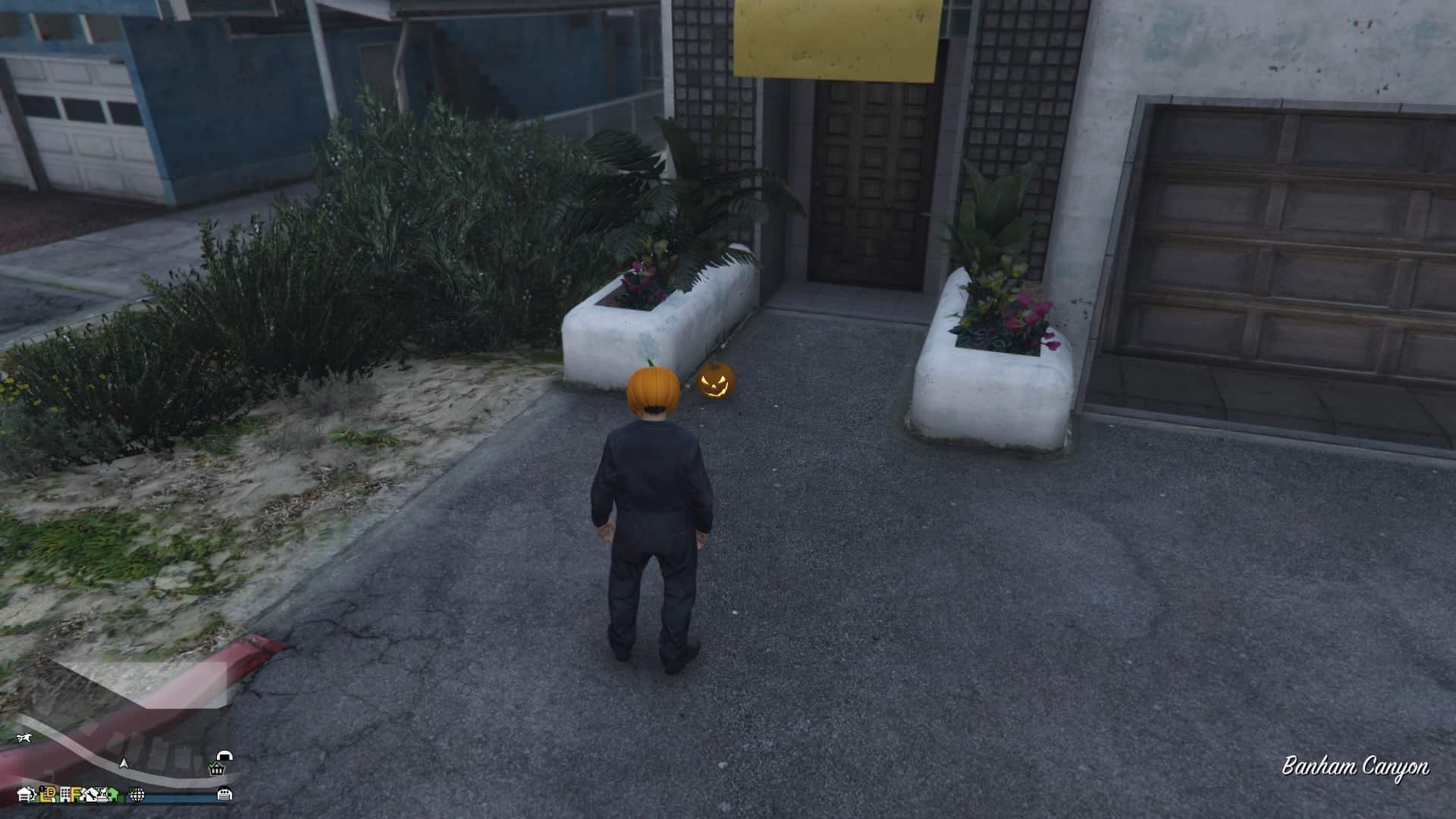Select the yellow F facility blip
1456x819 pixels.
coord(75,795)
